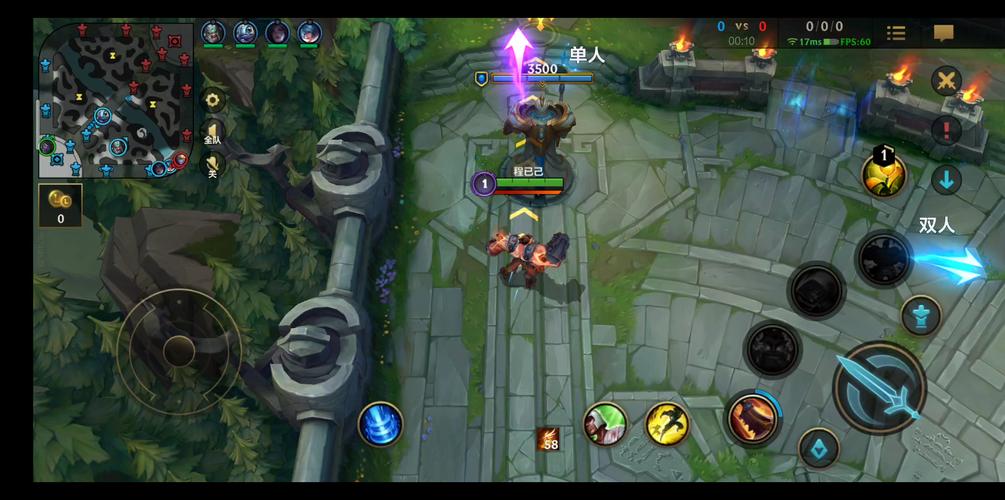This screenshot has height=500, width=1005.
Task: Send the crossed swords attack ping
Action: pyautogui.click(x=946, y=80)
